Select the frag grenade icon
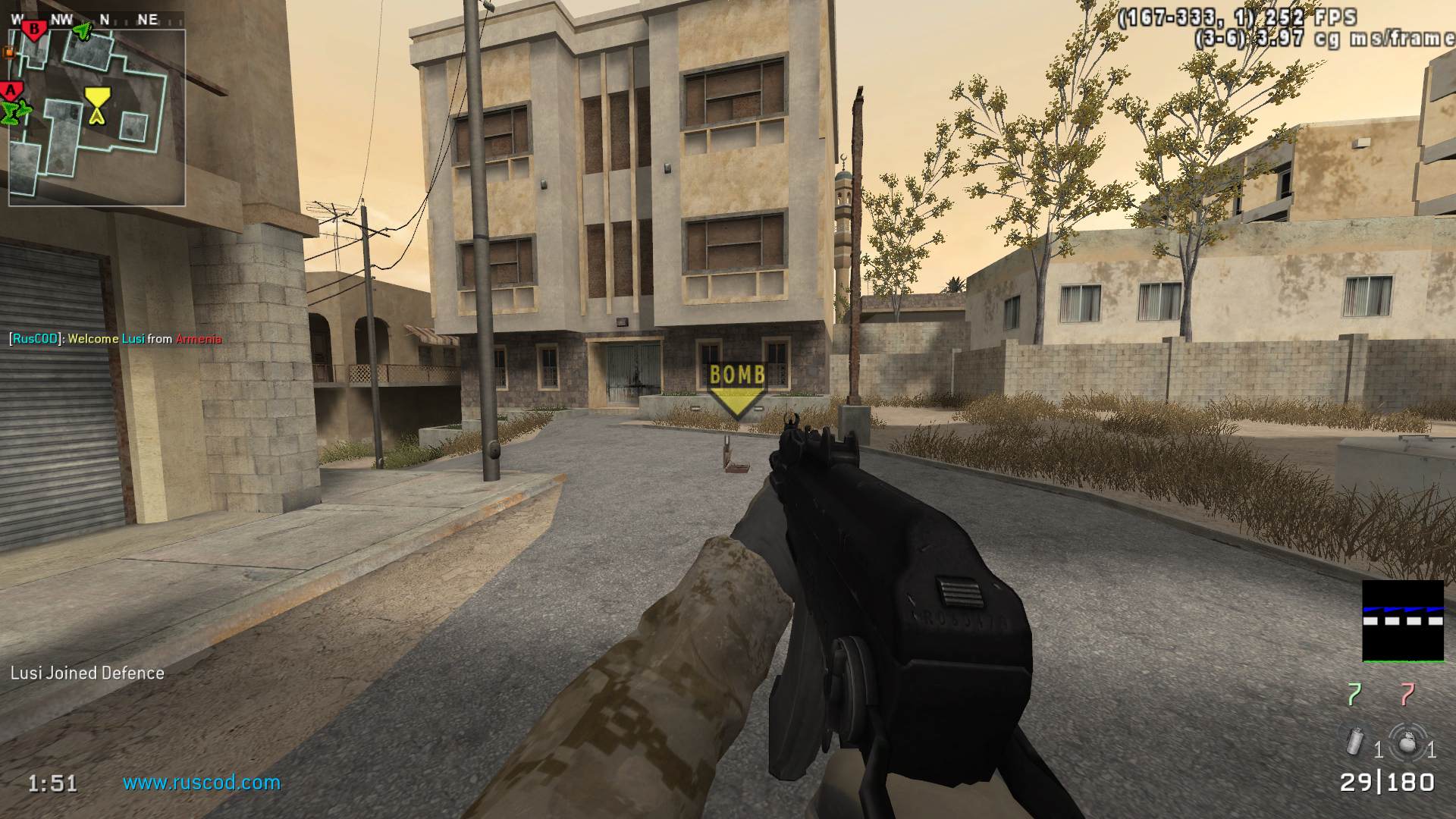1456x819 pixels. tap(1407, 742)
